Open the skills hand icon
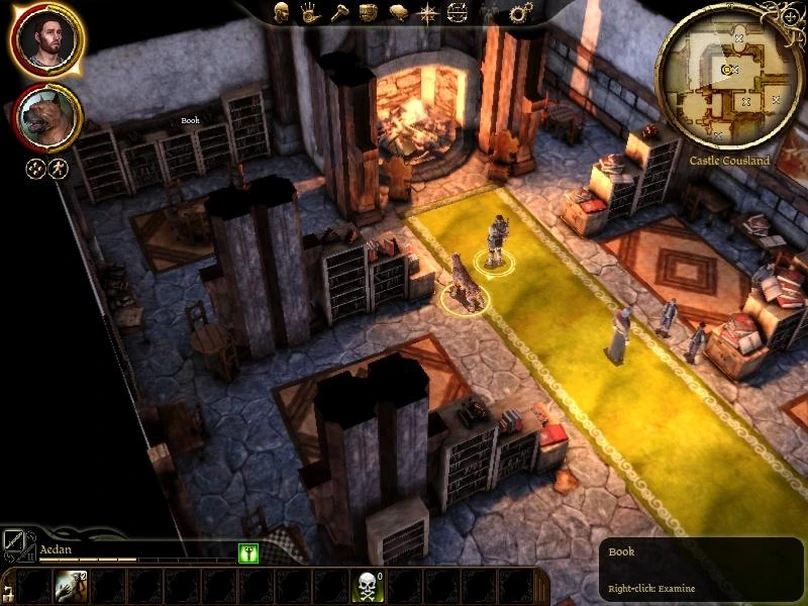The image size is (808, 606). pos(310,13)
